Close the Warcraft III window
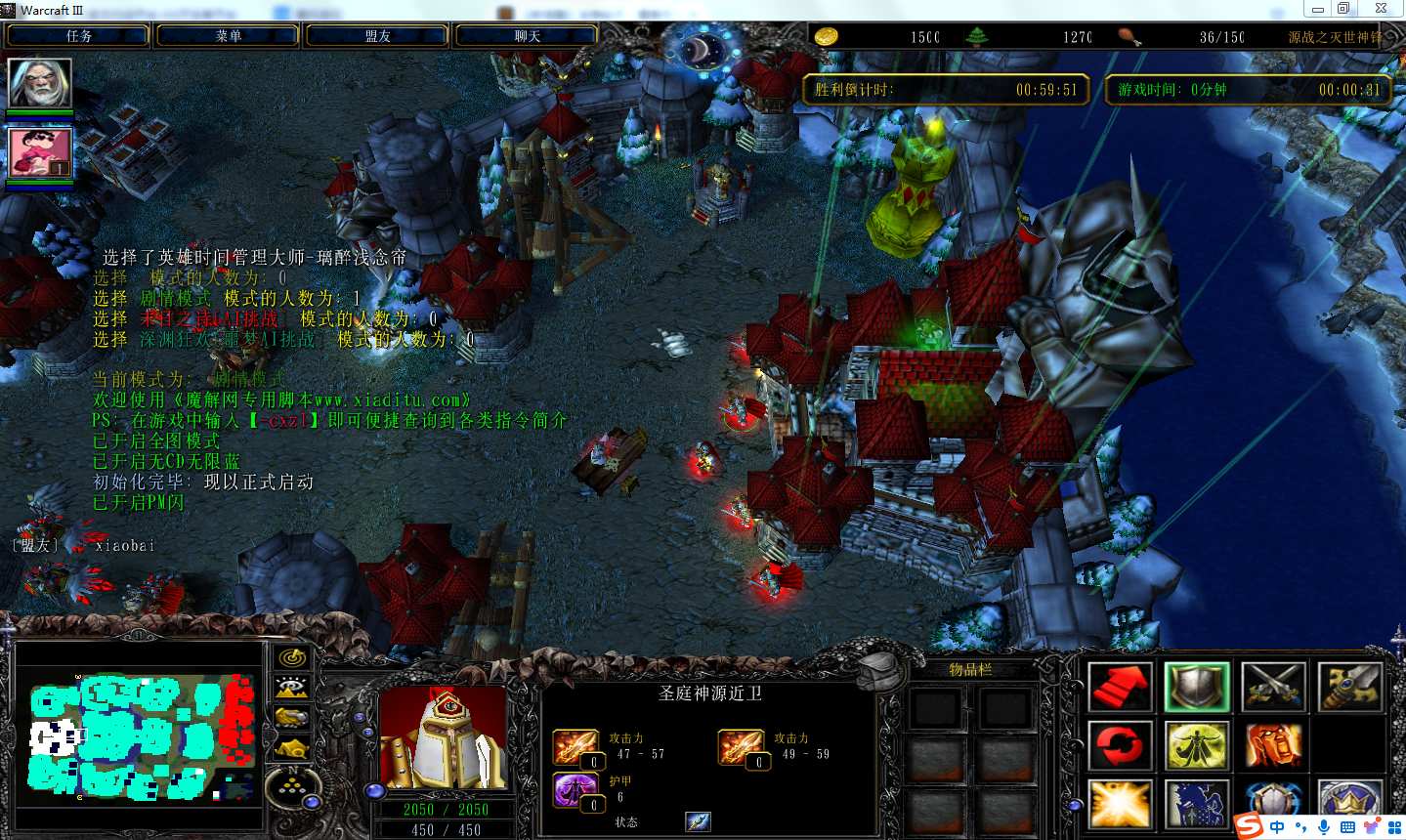This screenshot has width=1406, height=840. pyautogui.click(x=1381, y=9)
